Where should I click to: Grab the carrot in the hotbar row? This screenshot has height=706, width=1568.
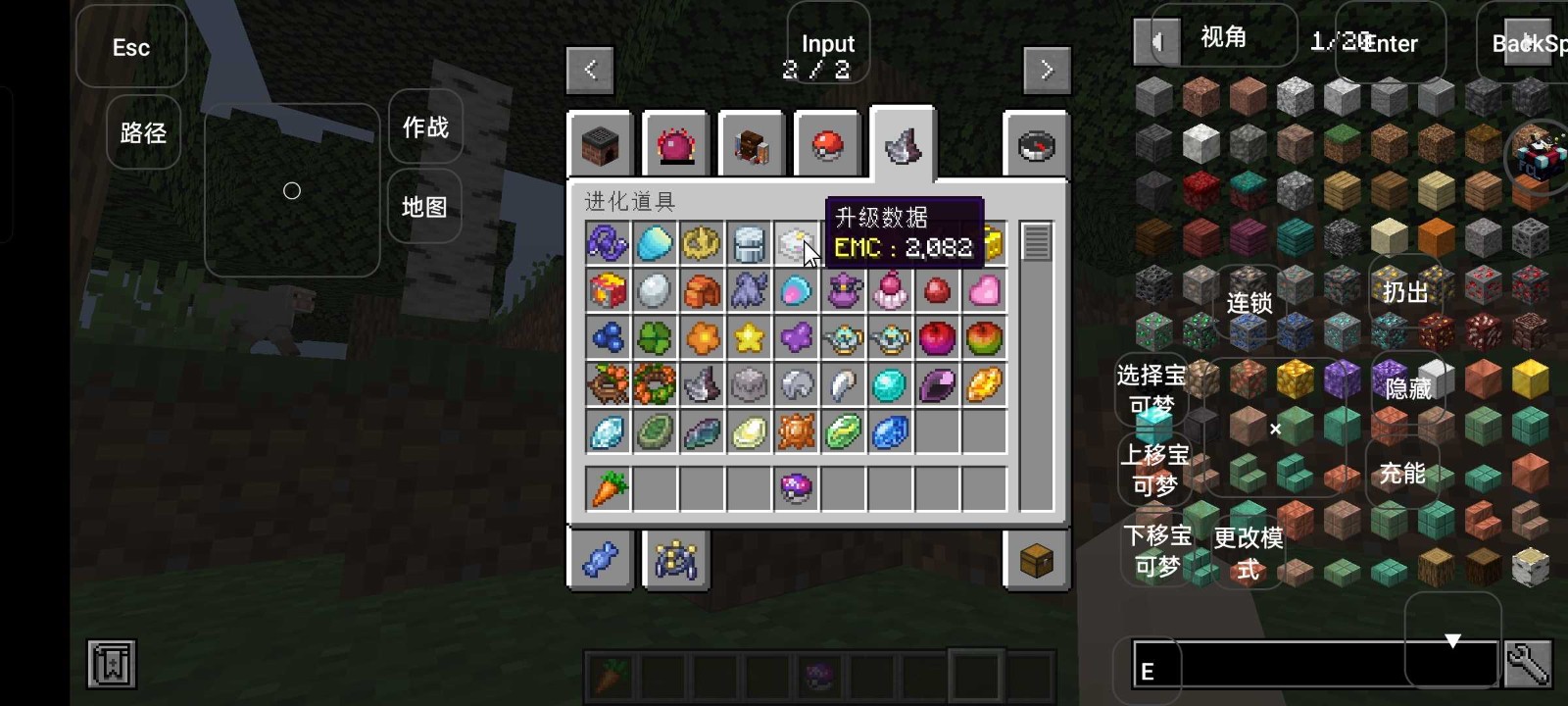click(x=608, y=488)
